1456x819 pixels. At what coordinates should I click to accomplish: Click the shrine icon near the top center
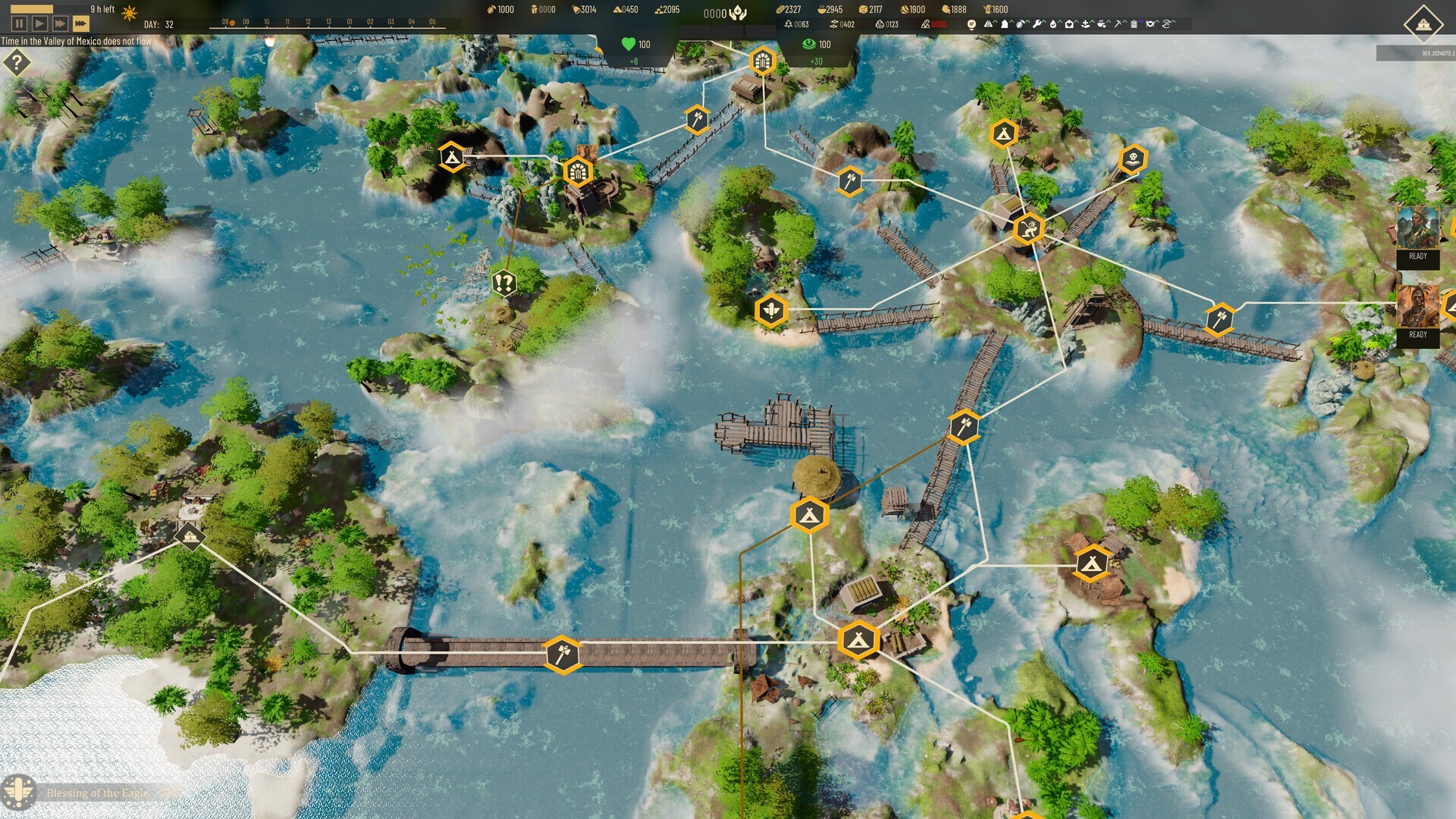761,58
